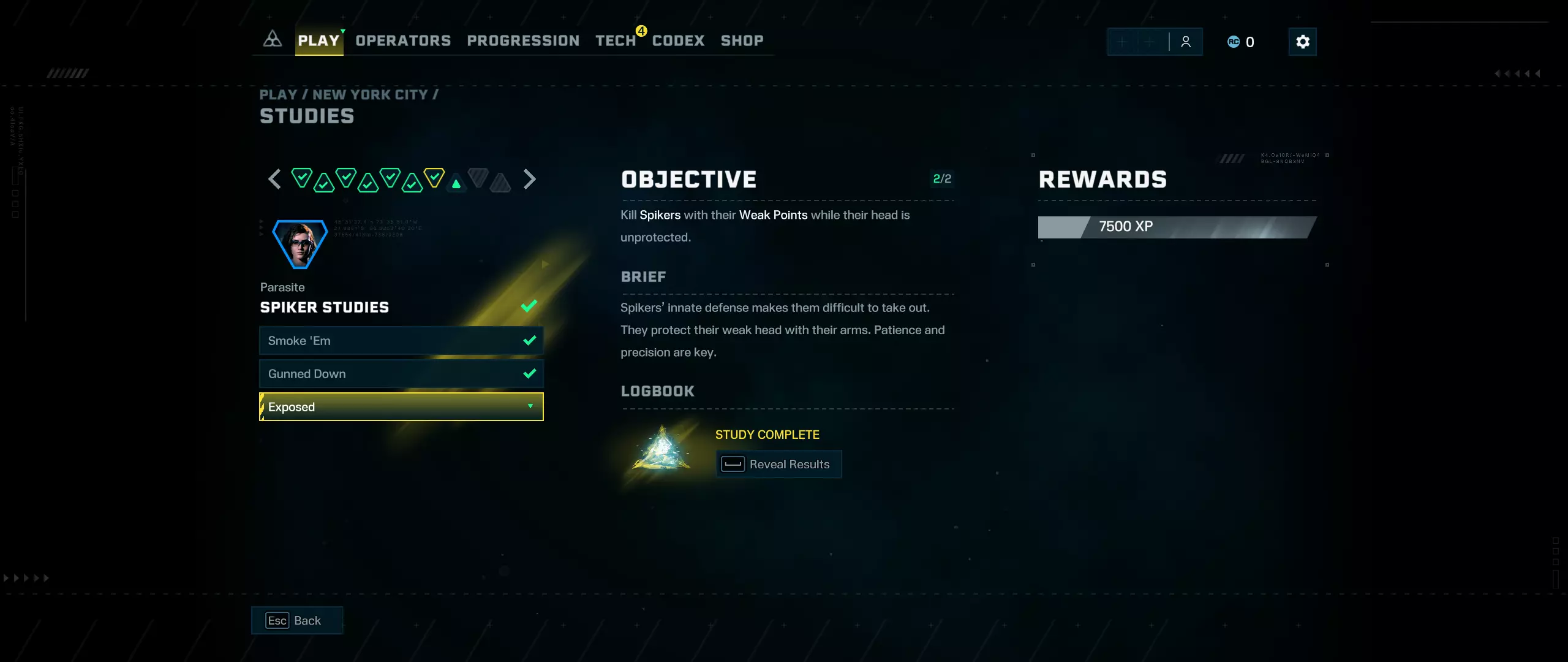This screenshot has height=662, width=1568.
Task: Click the triangular home logo icon
Action: 273,39
